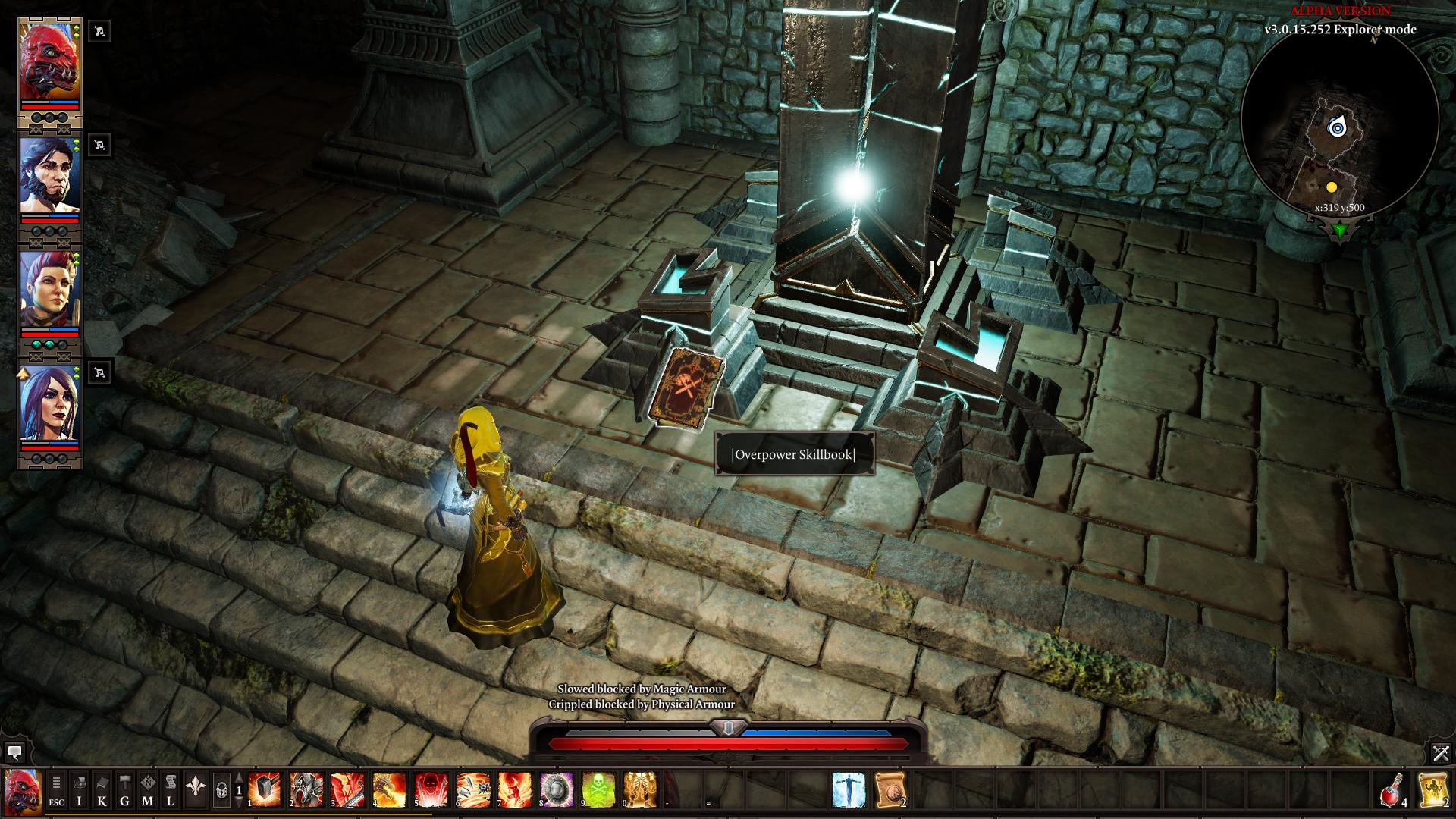
Task: Open the chat speech bubble button
Action: click(14, 753)
